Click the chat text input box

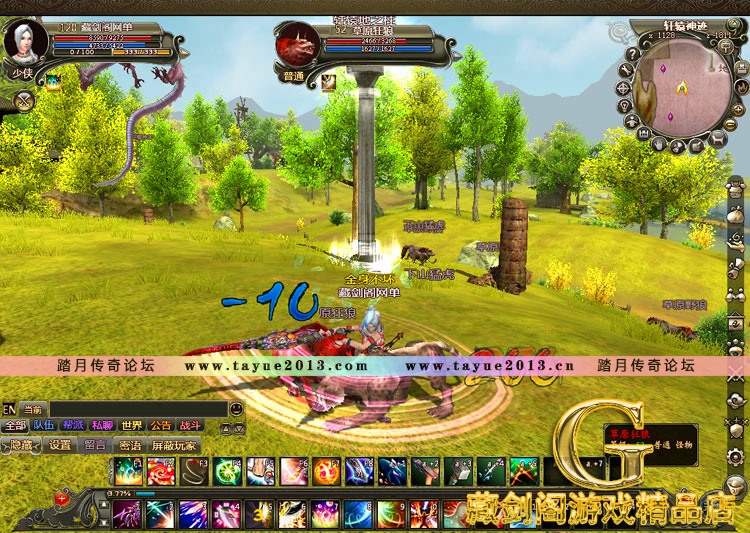(138, 408)
